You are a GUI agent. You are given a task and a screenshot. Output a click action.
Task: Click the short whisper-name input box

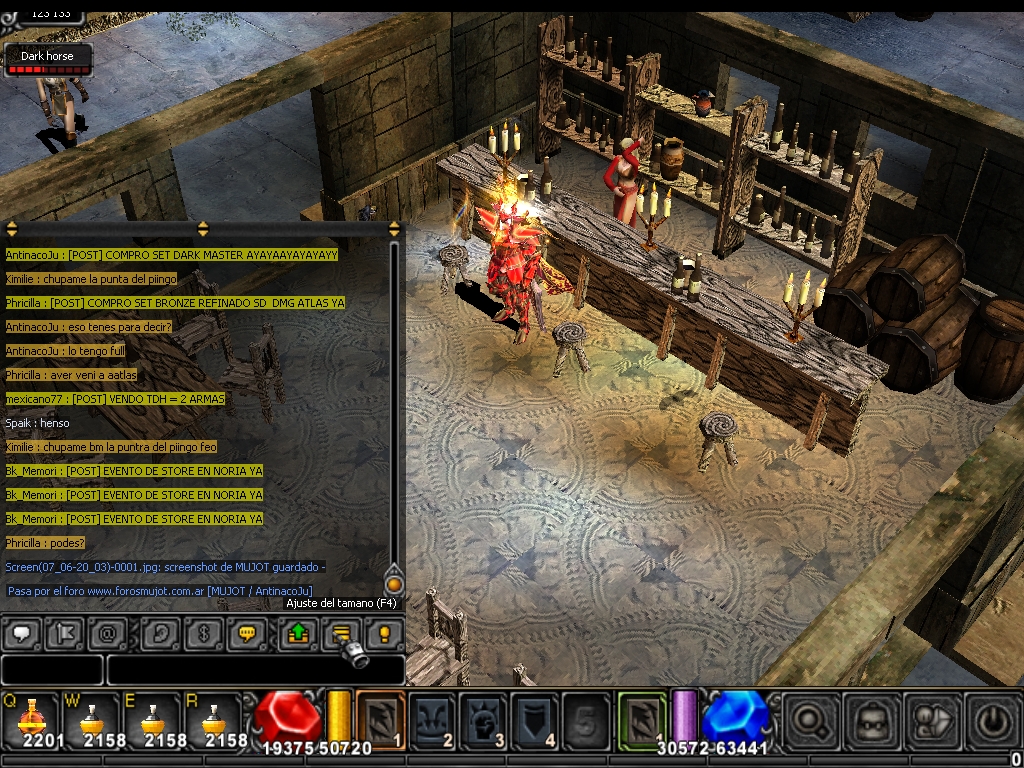[52, 669]
